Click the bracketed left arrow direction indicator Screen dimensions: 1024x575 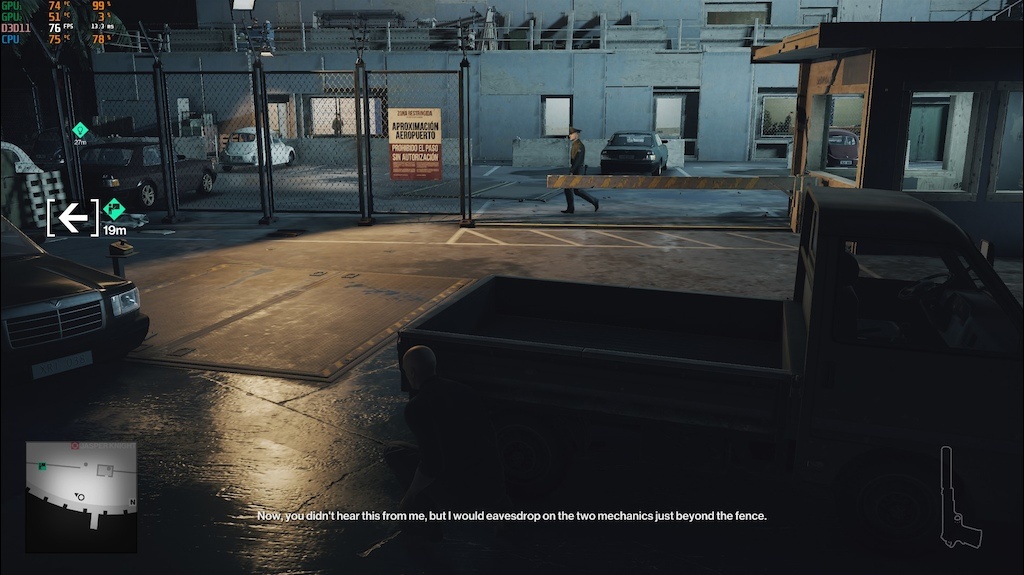72,217
